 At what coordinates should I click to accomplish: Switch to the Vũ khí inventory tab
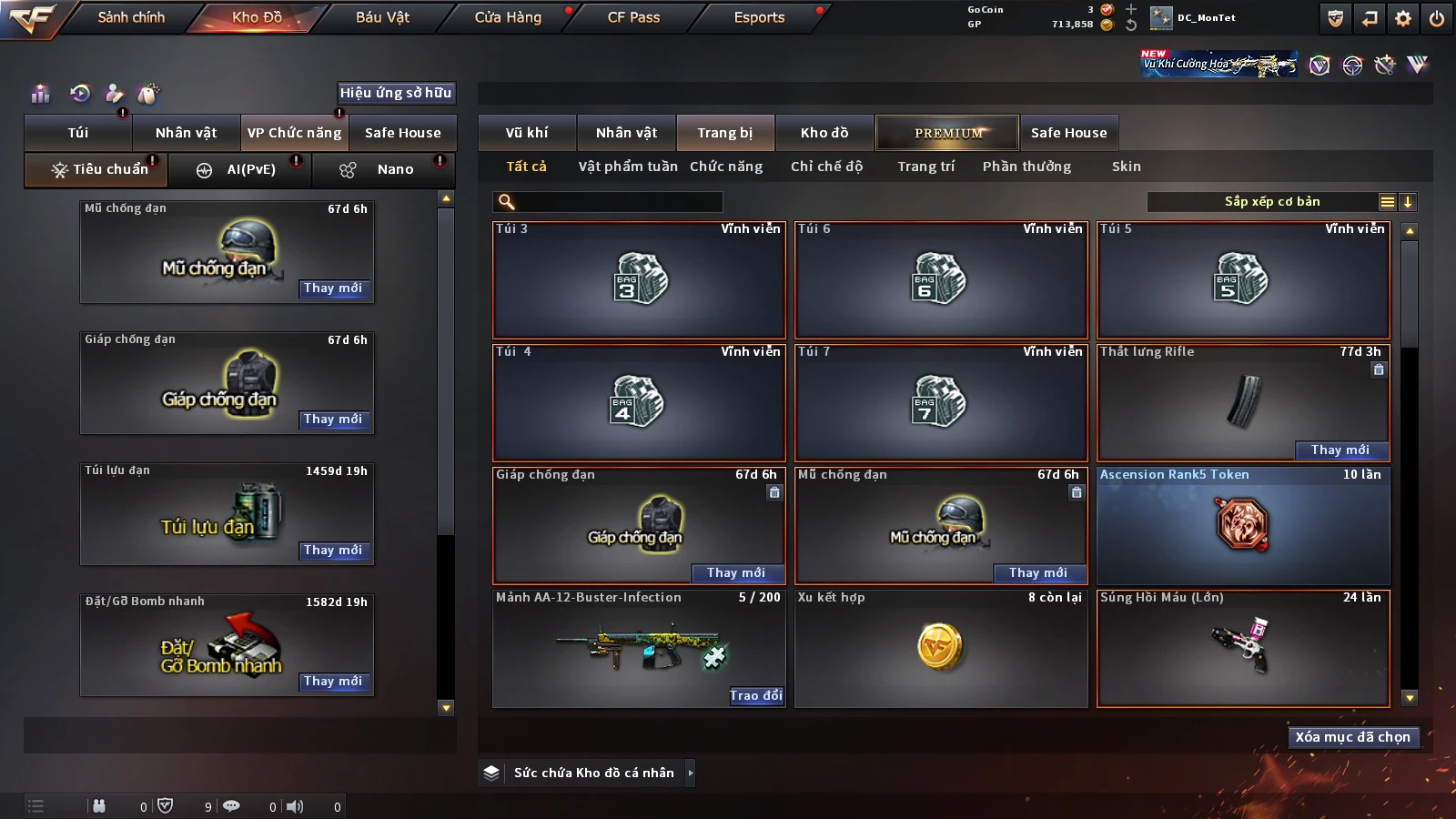click(x=527, y=133)
